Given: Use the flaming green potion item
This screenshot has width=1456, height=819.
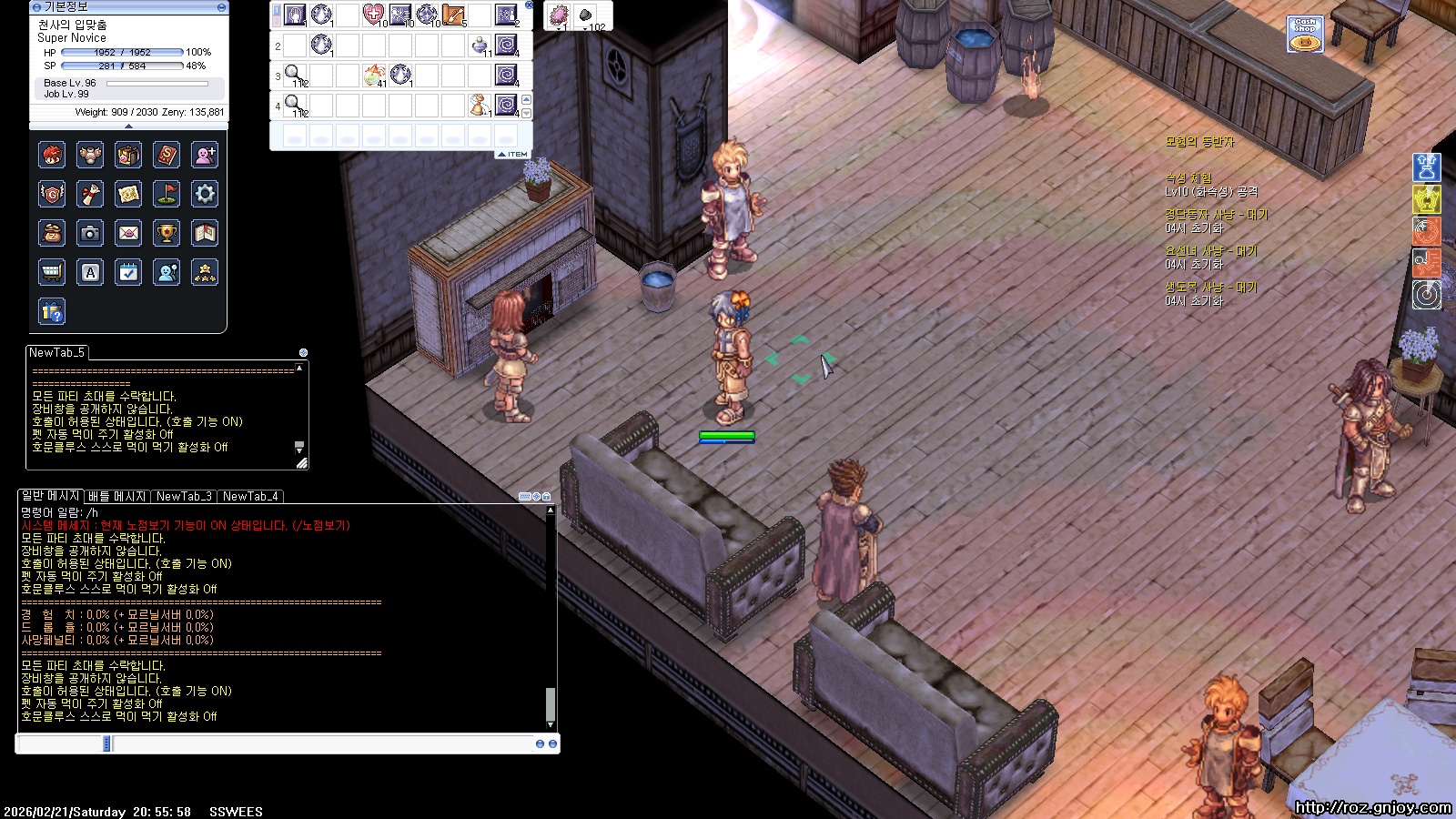Looking at the screenshot, I should click(373, 75).
